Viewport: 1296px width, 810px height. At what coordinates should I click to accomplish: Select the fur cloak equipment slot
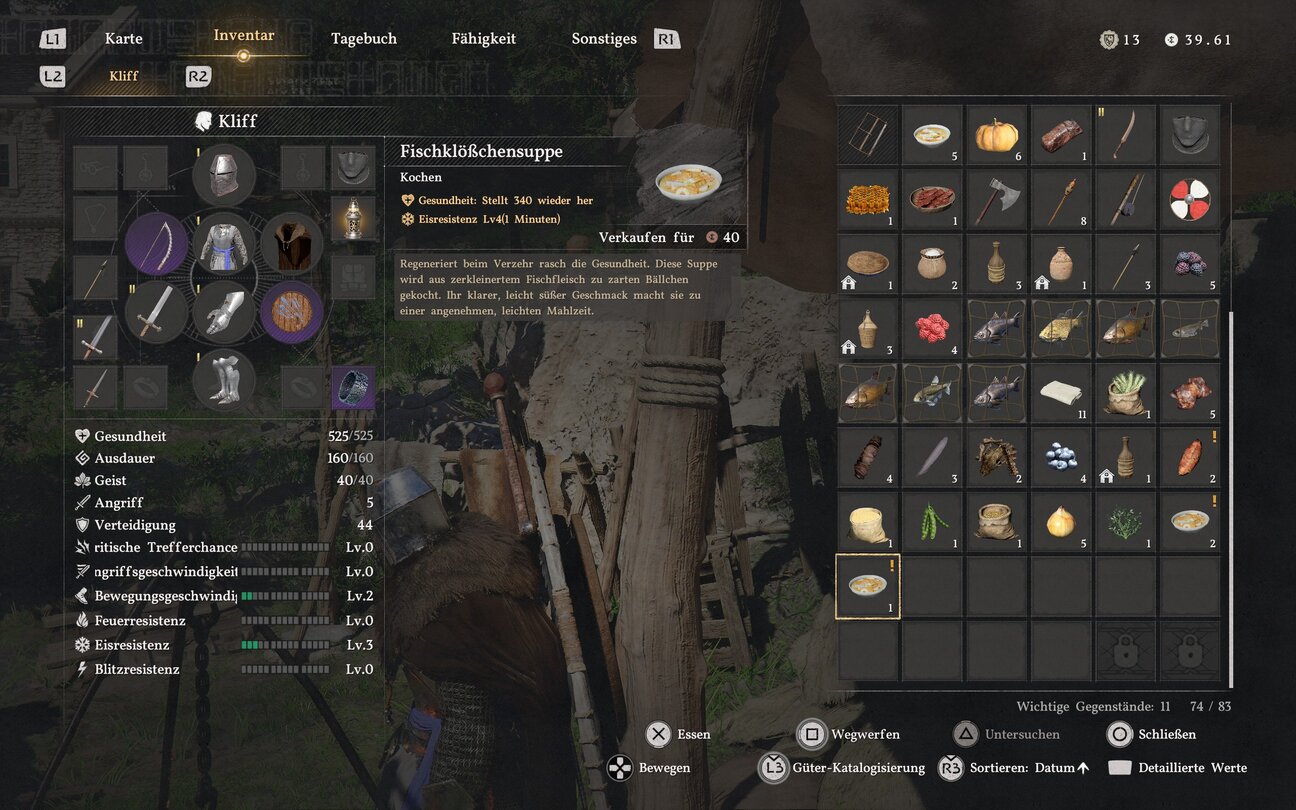click(292, 243)
